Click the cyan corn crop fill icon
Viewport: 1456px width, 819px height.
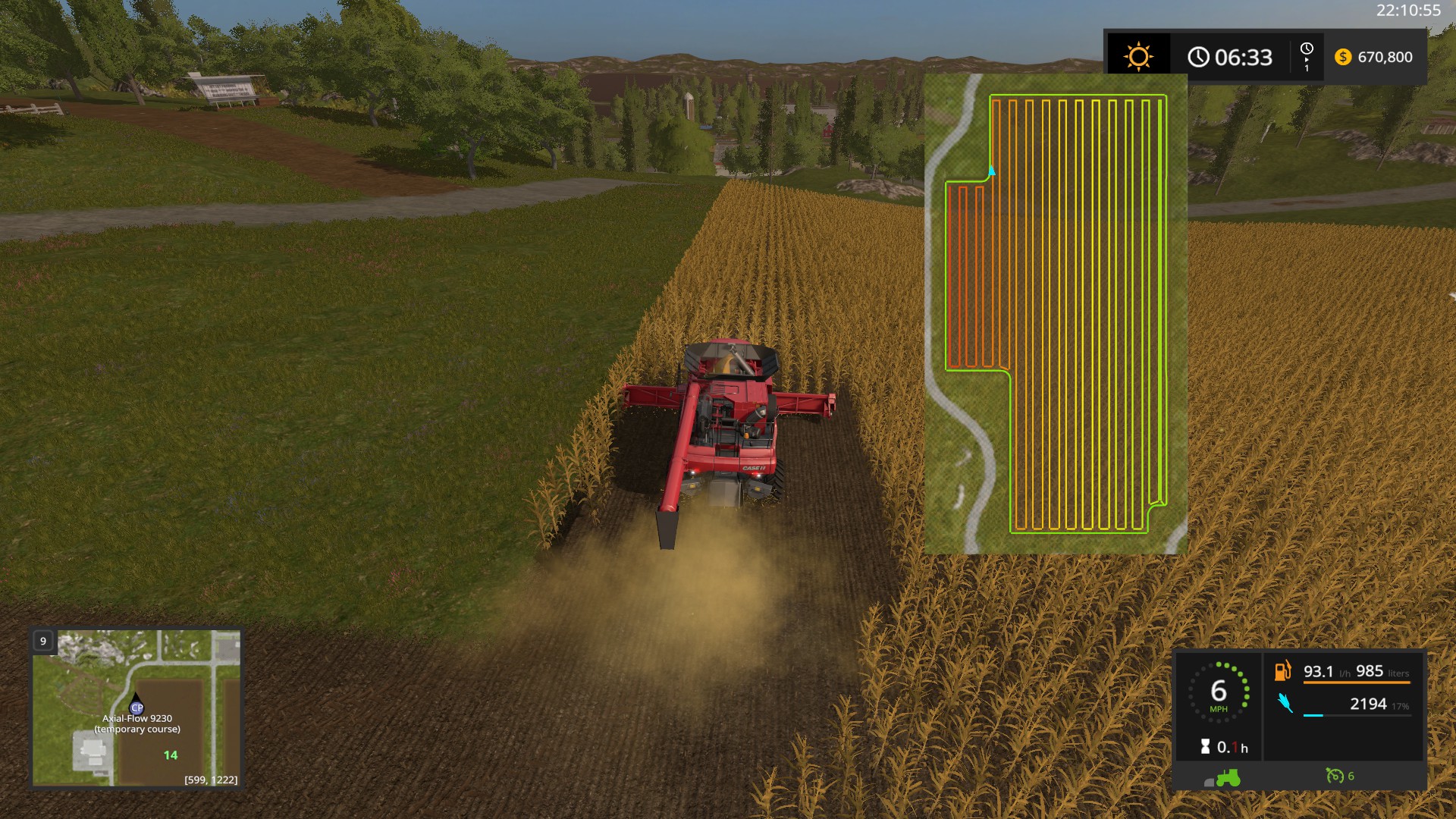tap(1285, 702)
